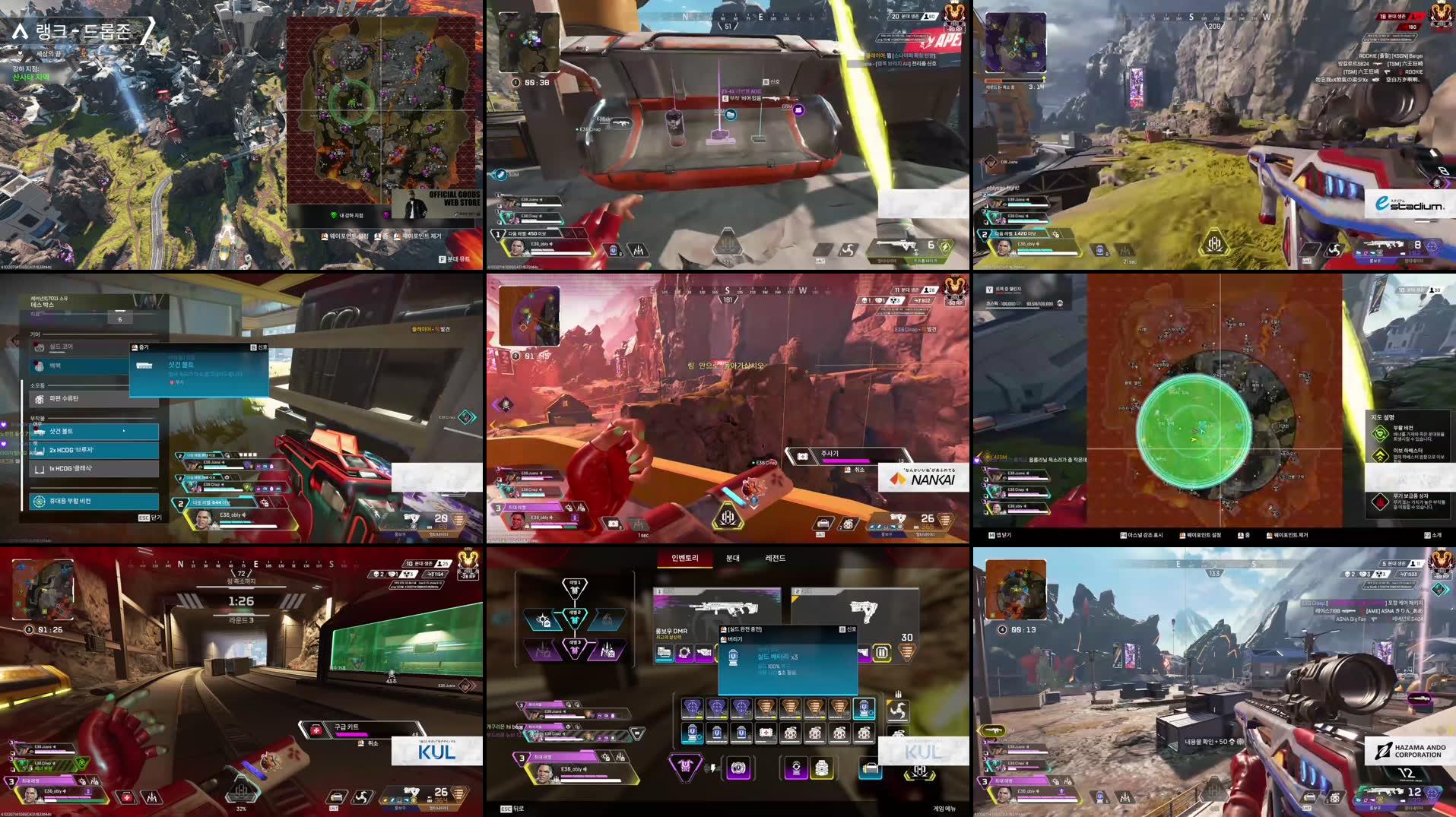Click the minimap in the top-middle screenshot
1456x817 pixels.
point(528,42)
